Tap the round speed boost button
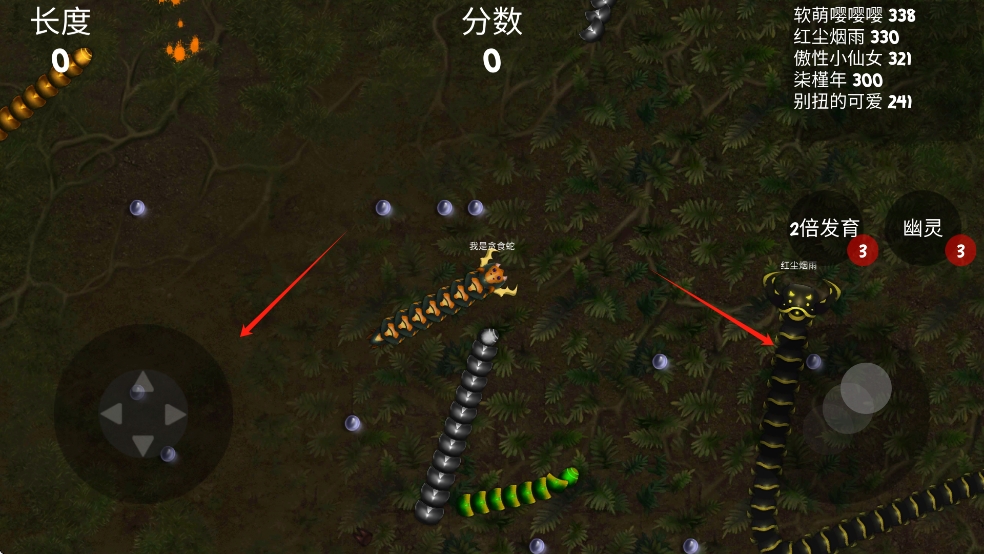The height and width of the screenshot is (554, 984). click(865, 389)
